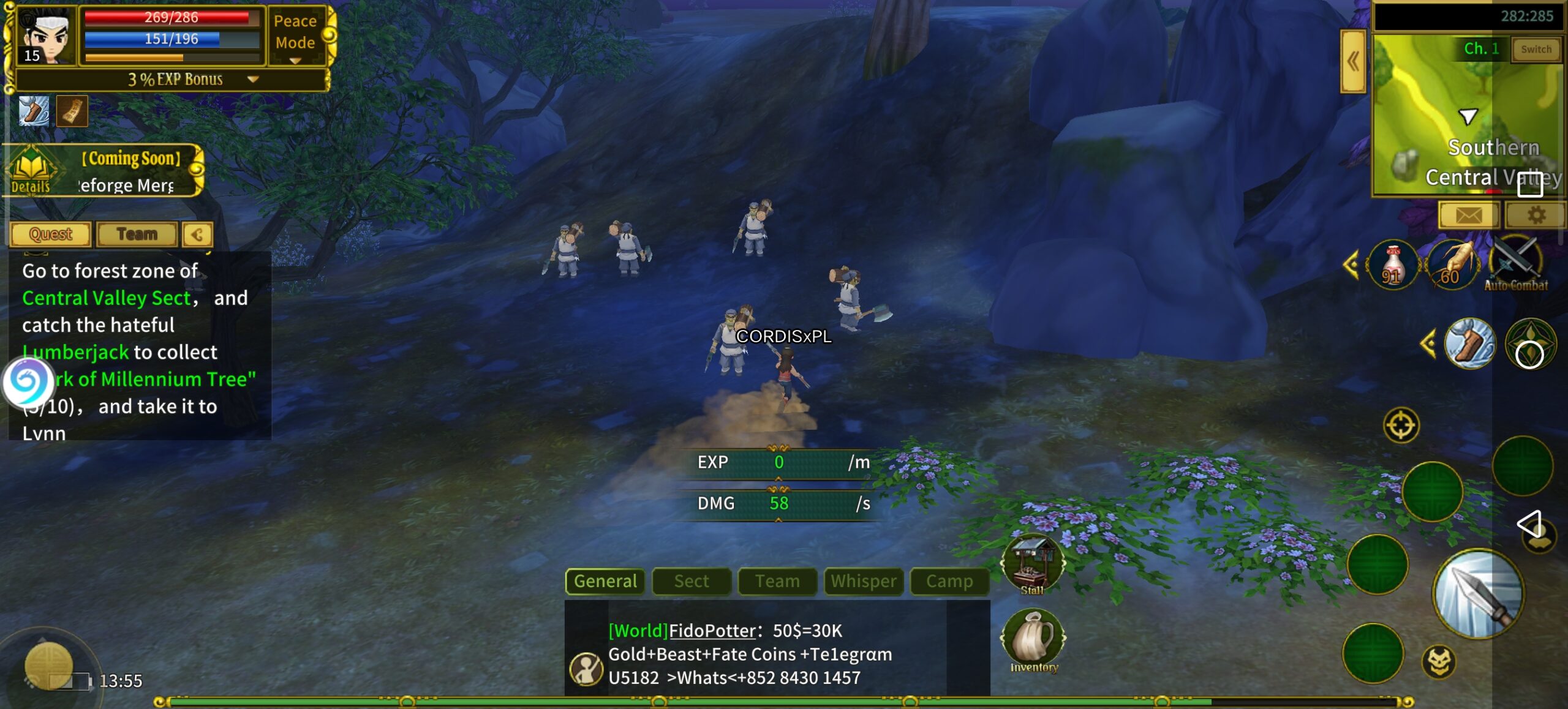This screenshot has width=1568, height=709.
Task: Open settings via the gear icon
Action: coord(1536,215)
